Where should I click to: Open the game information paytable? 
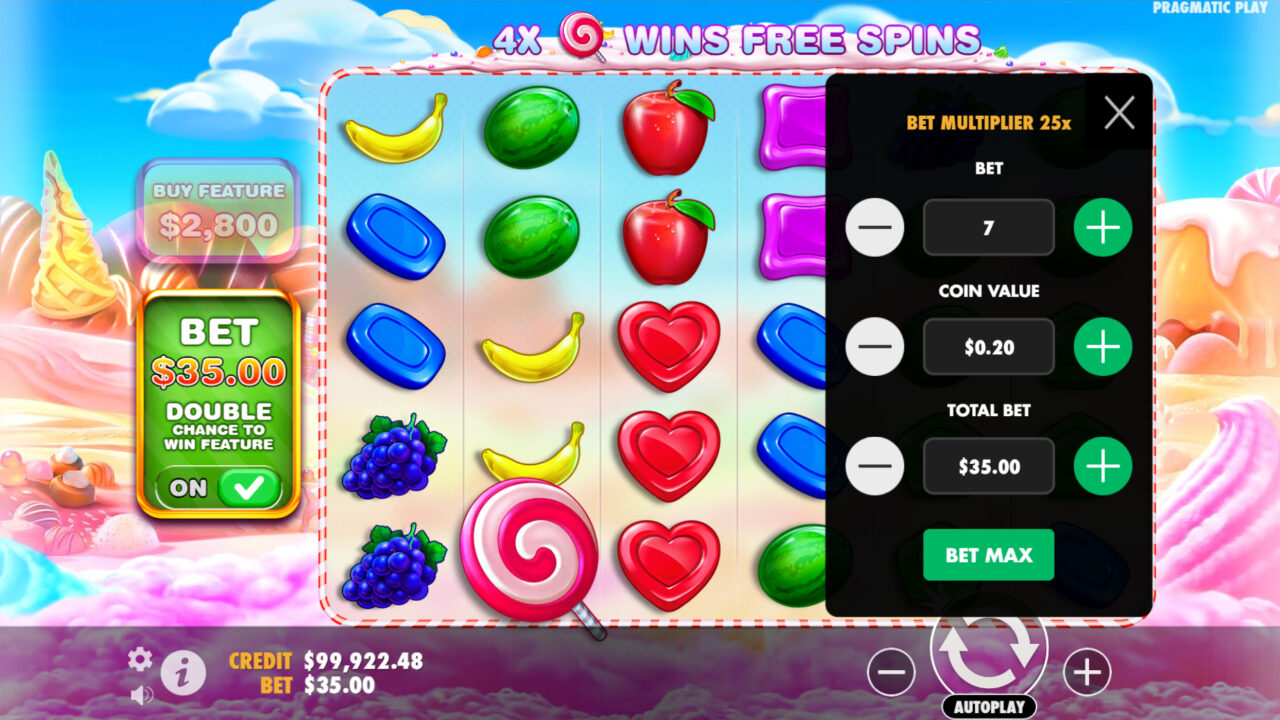click(182, 673)
